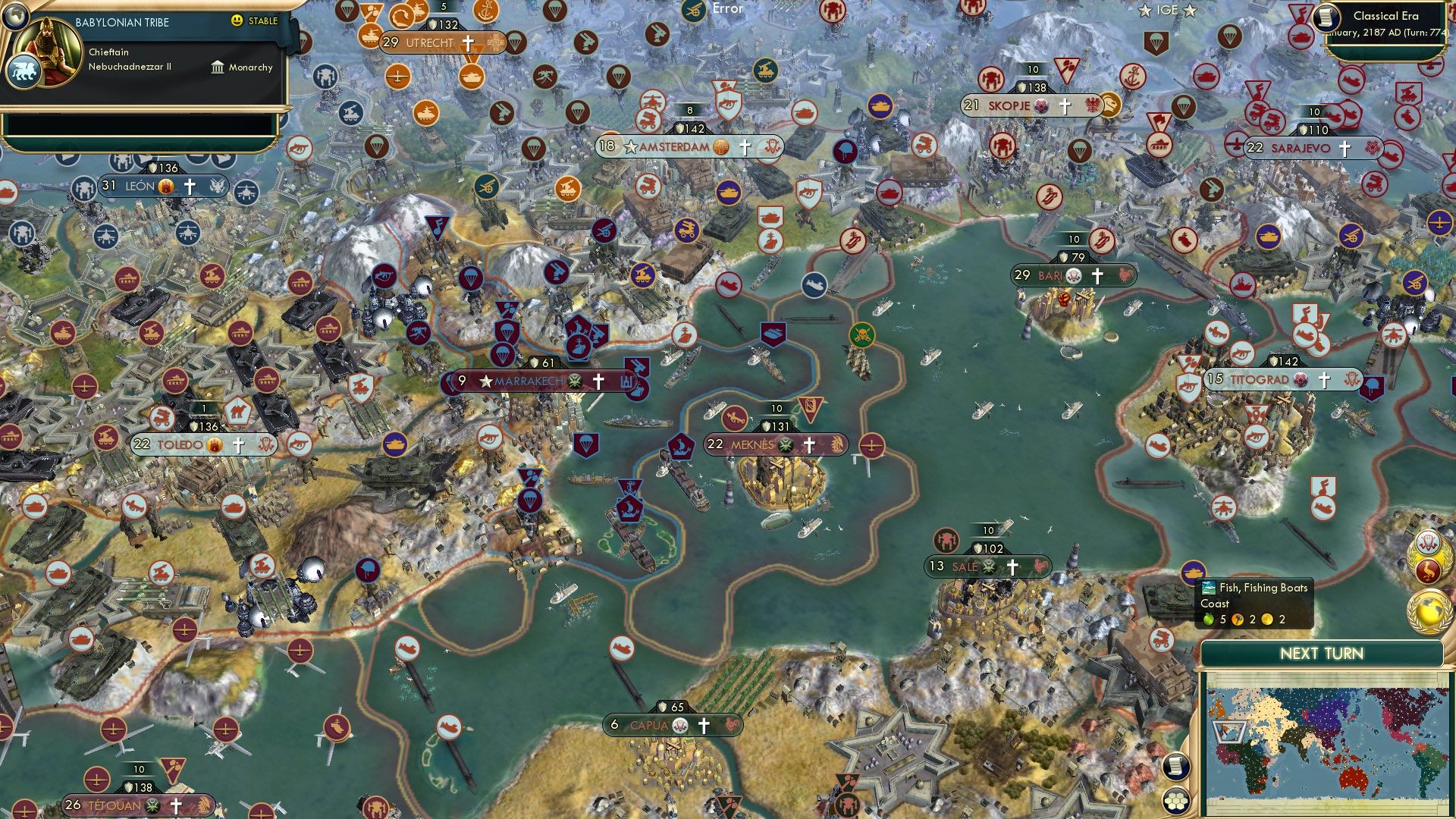Click the STABLE smiley status indicator
The height and width of the screenshot is (819, 1456).
tap(237, 21)
